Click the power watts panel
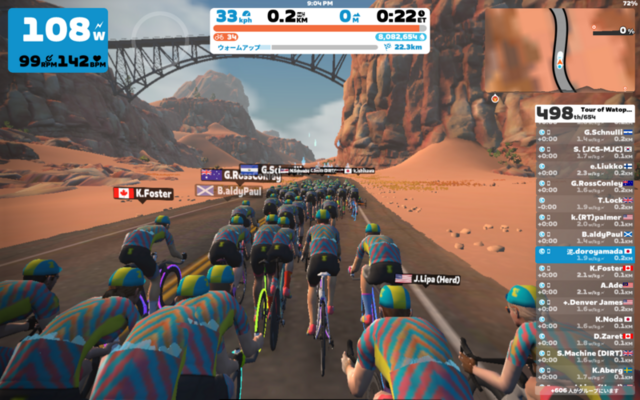640x400 pixels. 57,40
